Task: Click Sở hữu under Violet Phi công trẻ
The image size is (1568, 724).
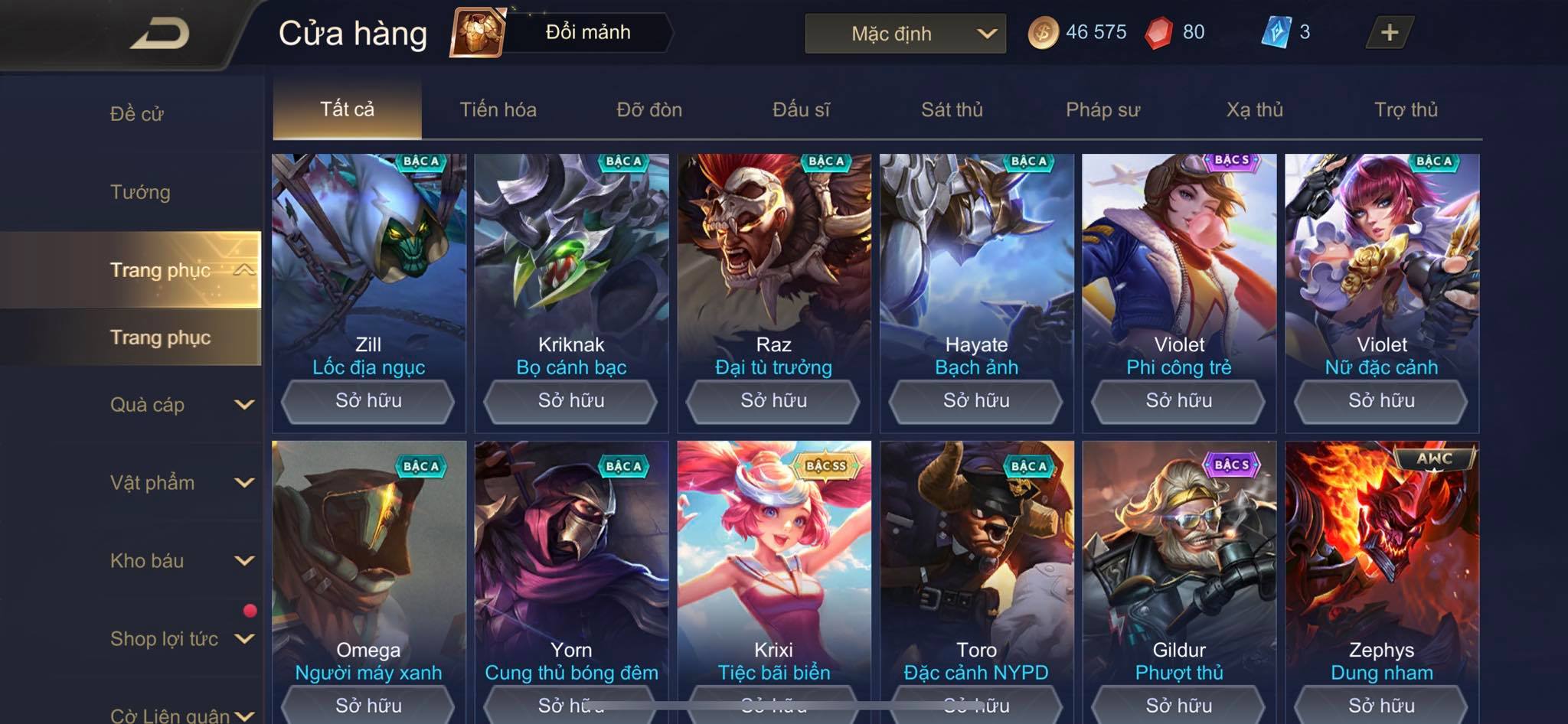Action: point(1178,401)
